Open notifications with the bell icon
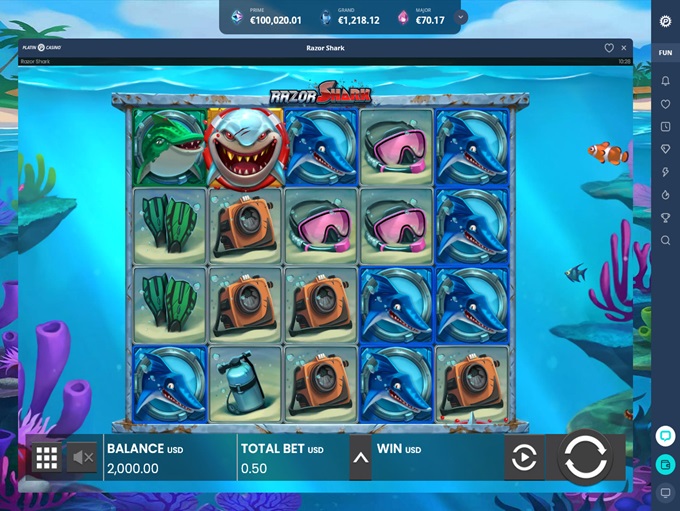This screenshot has width=680, height=511. 665,81
